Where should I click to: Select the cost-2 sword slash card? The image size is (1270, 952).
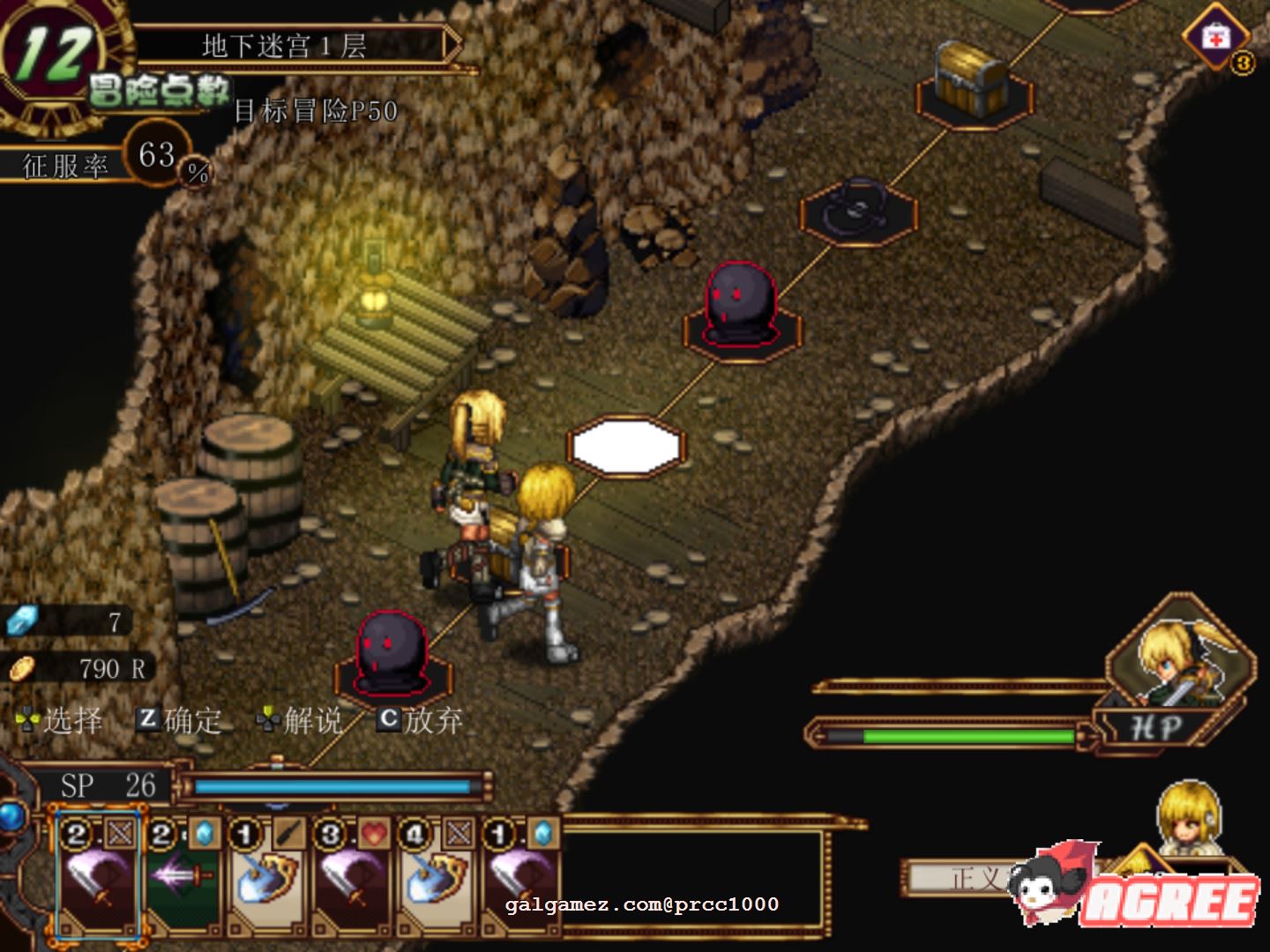[97, 875]
